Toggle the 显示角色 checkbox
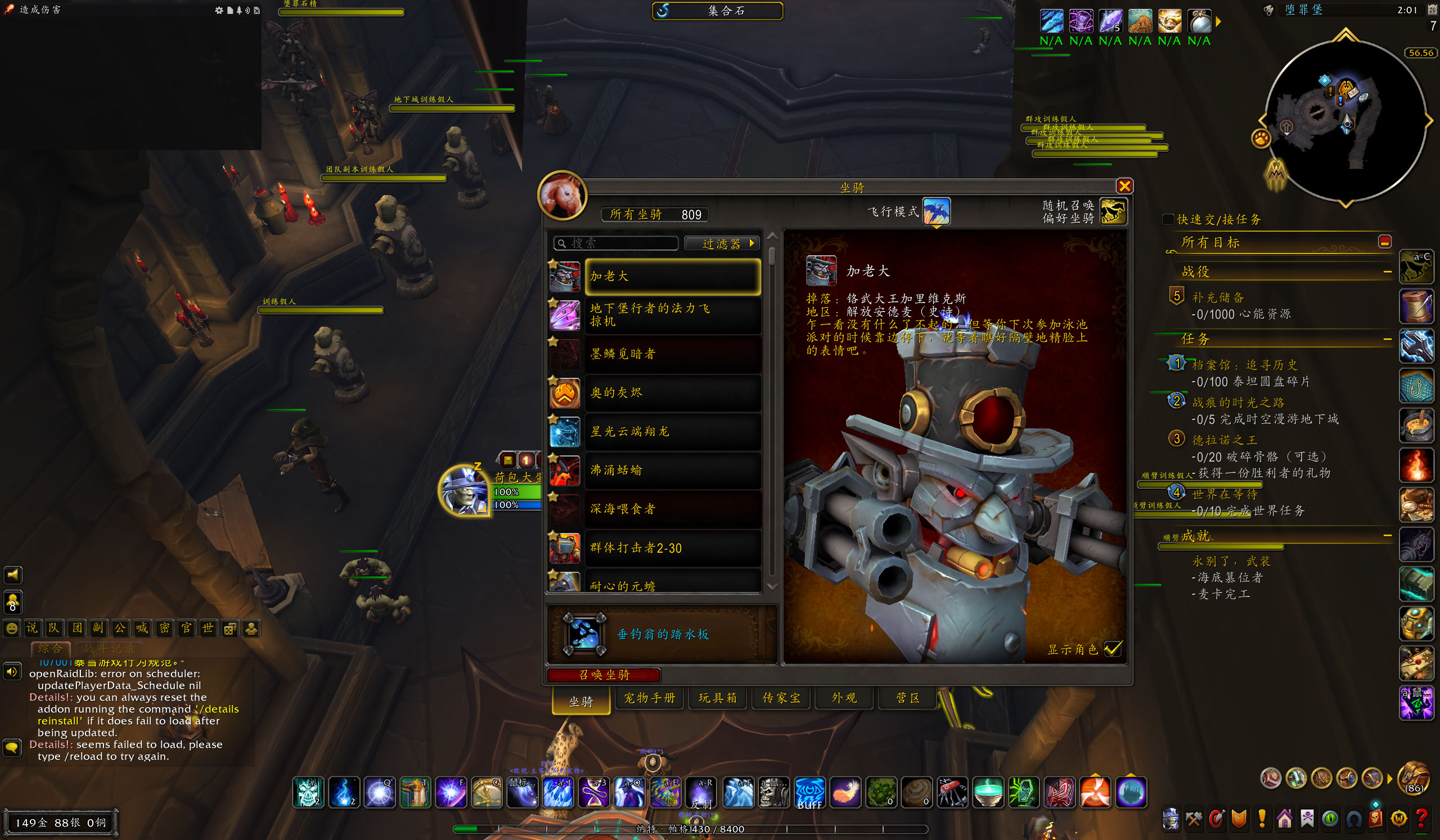This screenshot has height=840, width=1440. point(1112,649)
